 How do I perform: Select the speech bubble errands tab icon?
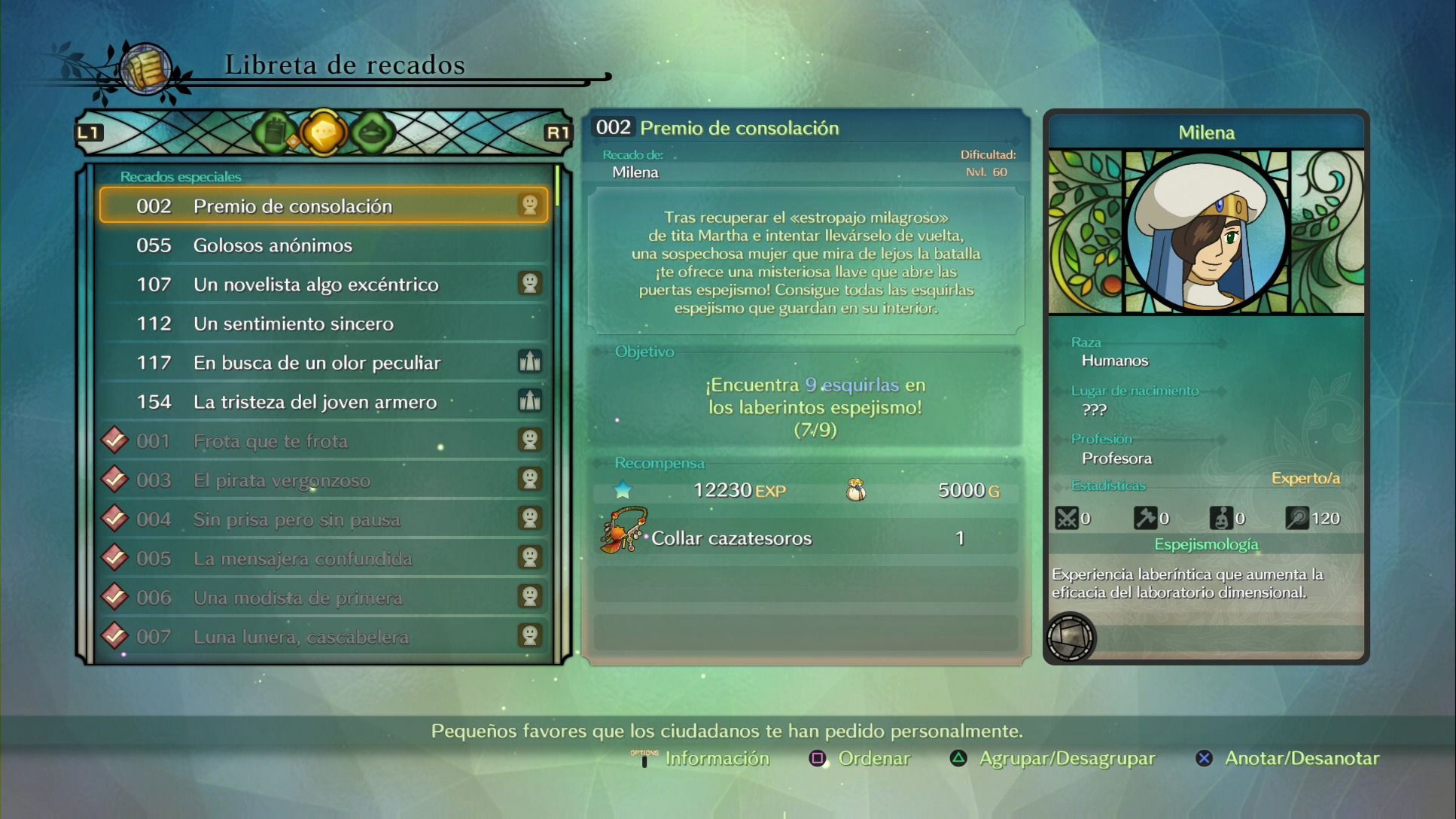(x=324, y=133)
